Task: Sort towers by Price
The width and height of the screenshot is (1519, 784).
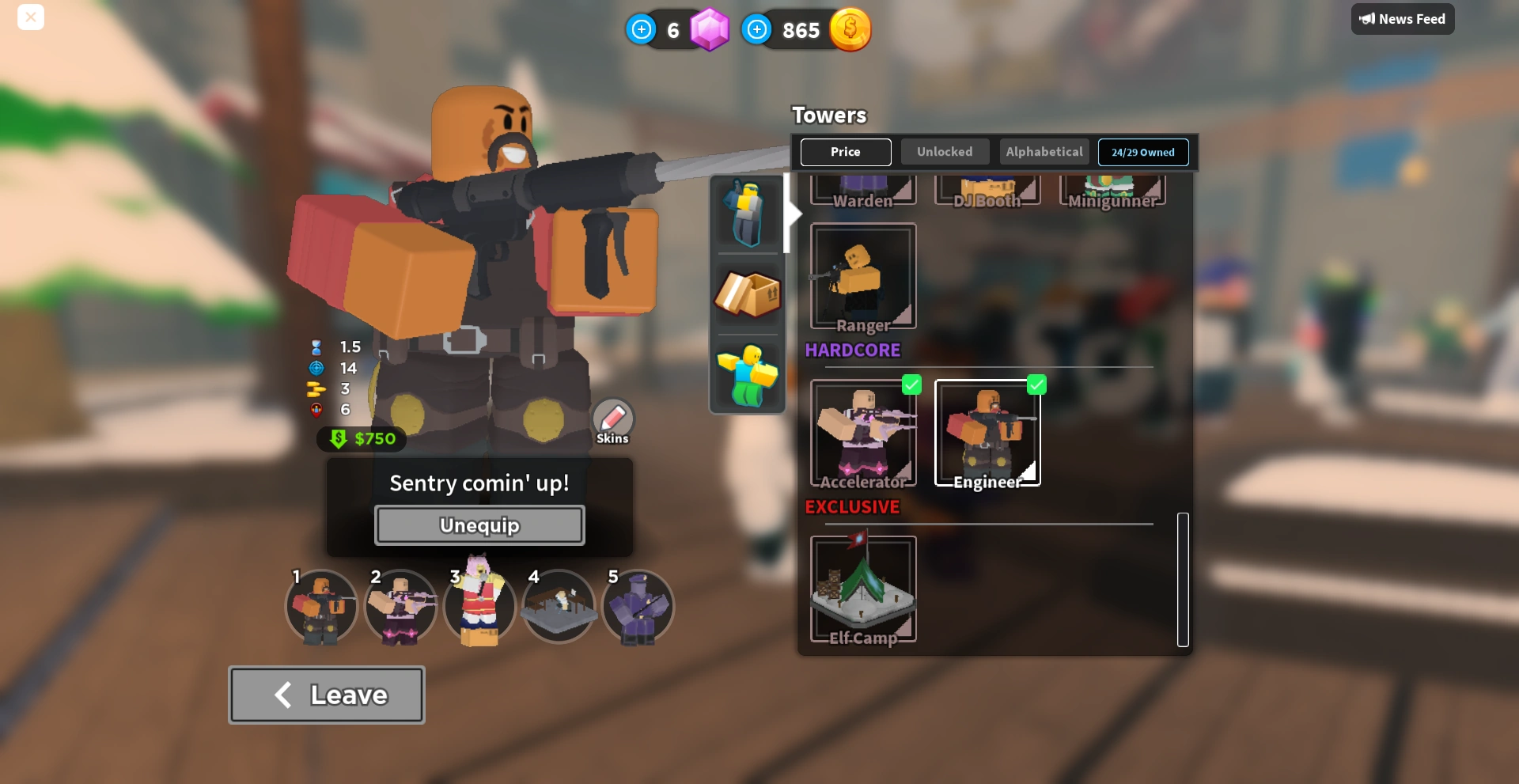Action: click(846, 151)
